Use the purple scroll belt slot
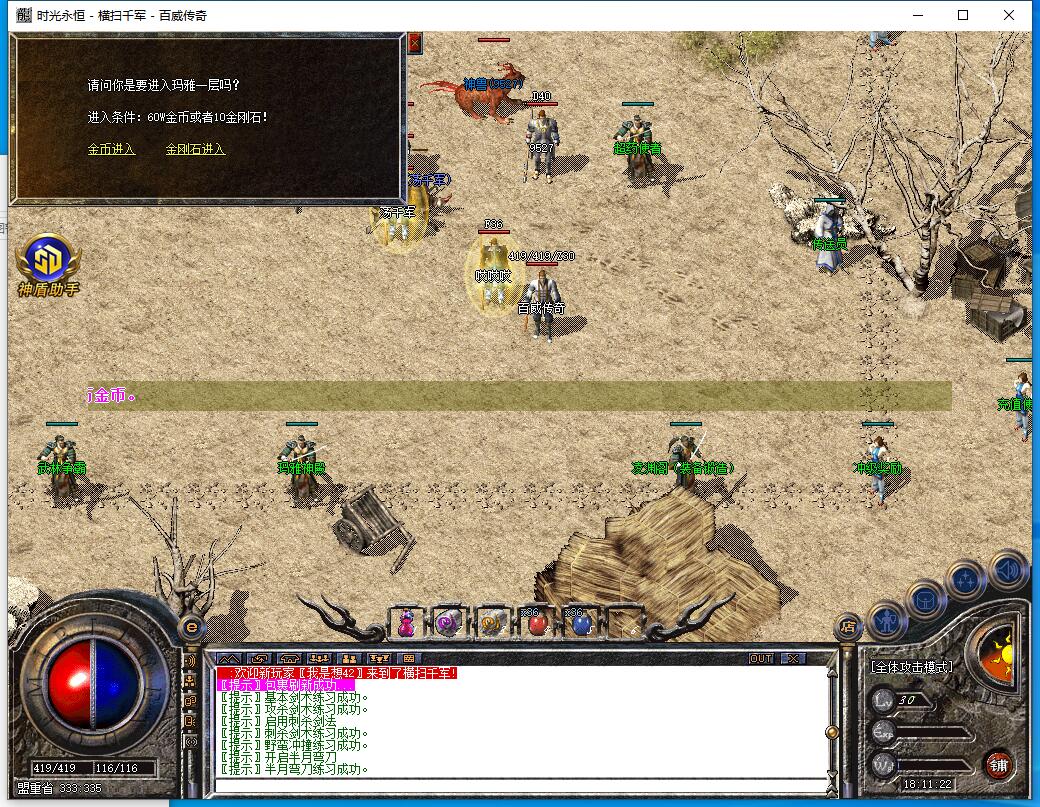The width and height of the screenshot is (1040, 807). tap(449, 624)
